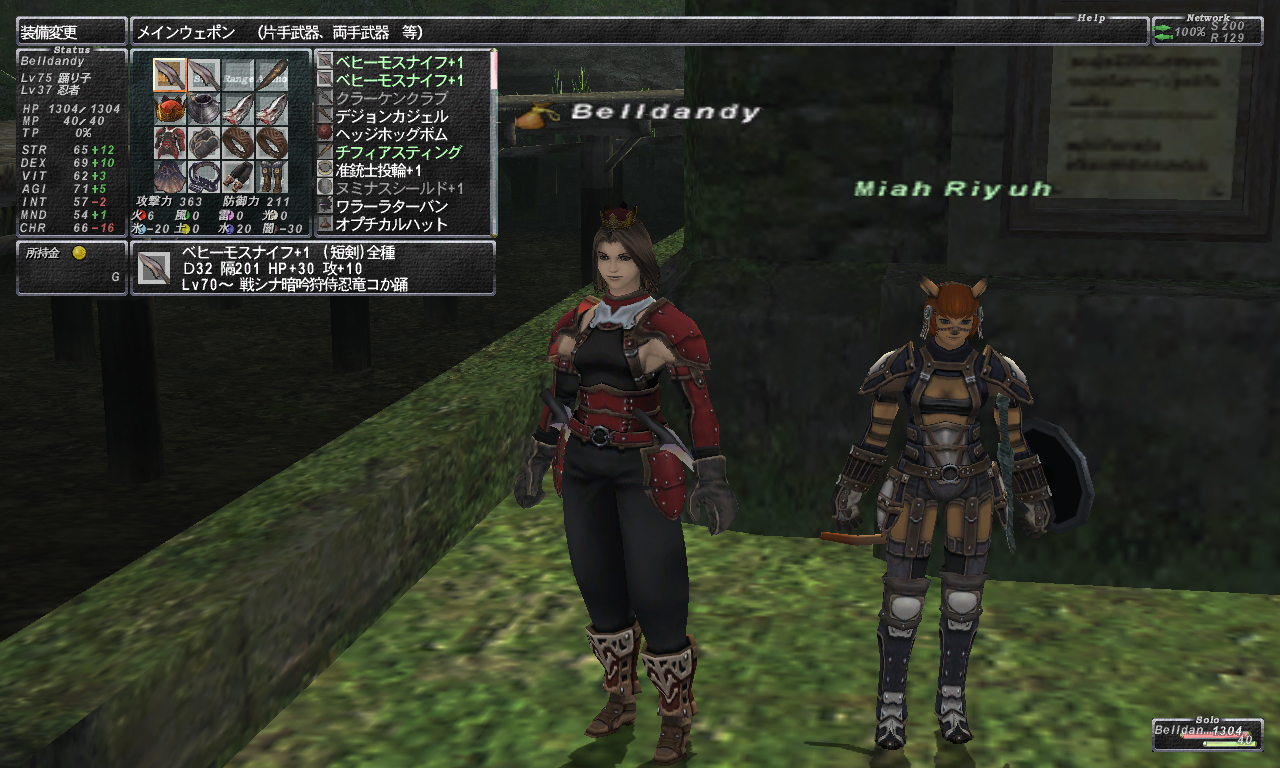Select the red body armor slot
The image size is (1280, 768).
pyautogui.click(x=169, y=142)
